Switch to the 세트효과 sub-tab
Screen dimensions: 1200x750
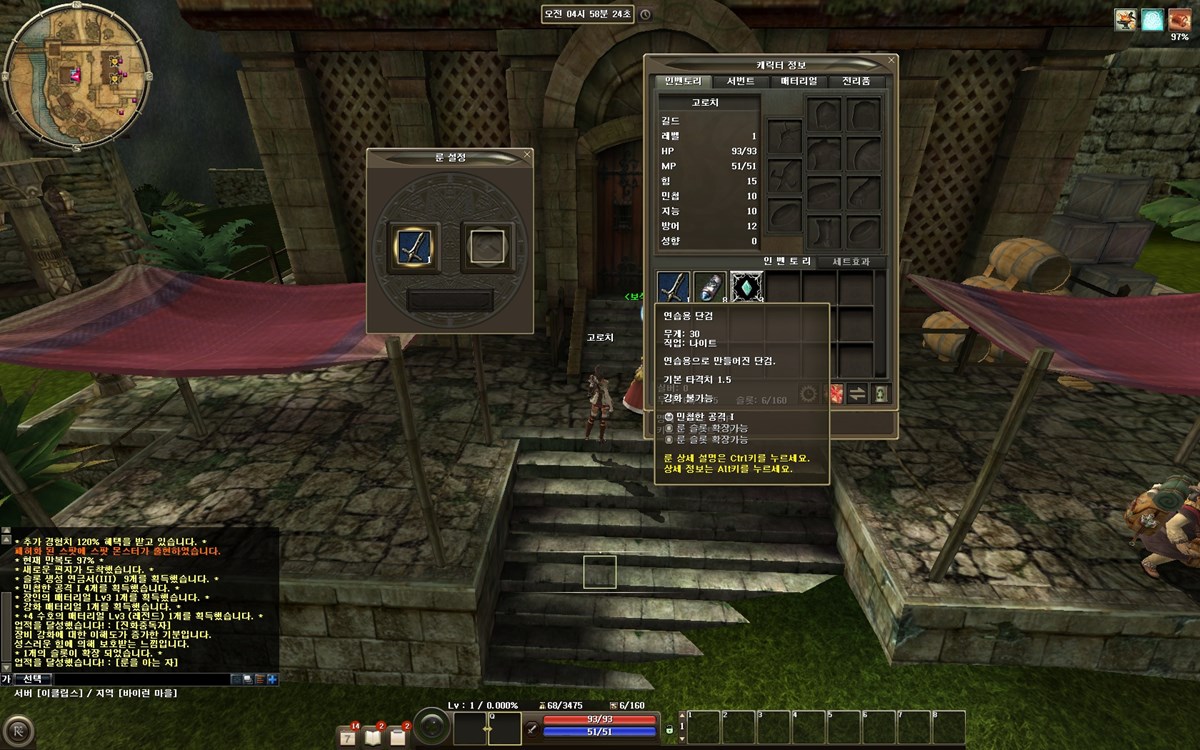[852, 262]
